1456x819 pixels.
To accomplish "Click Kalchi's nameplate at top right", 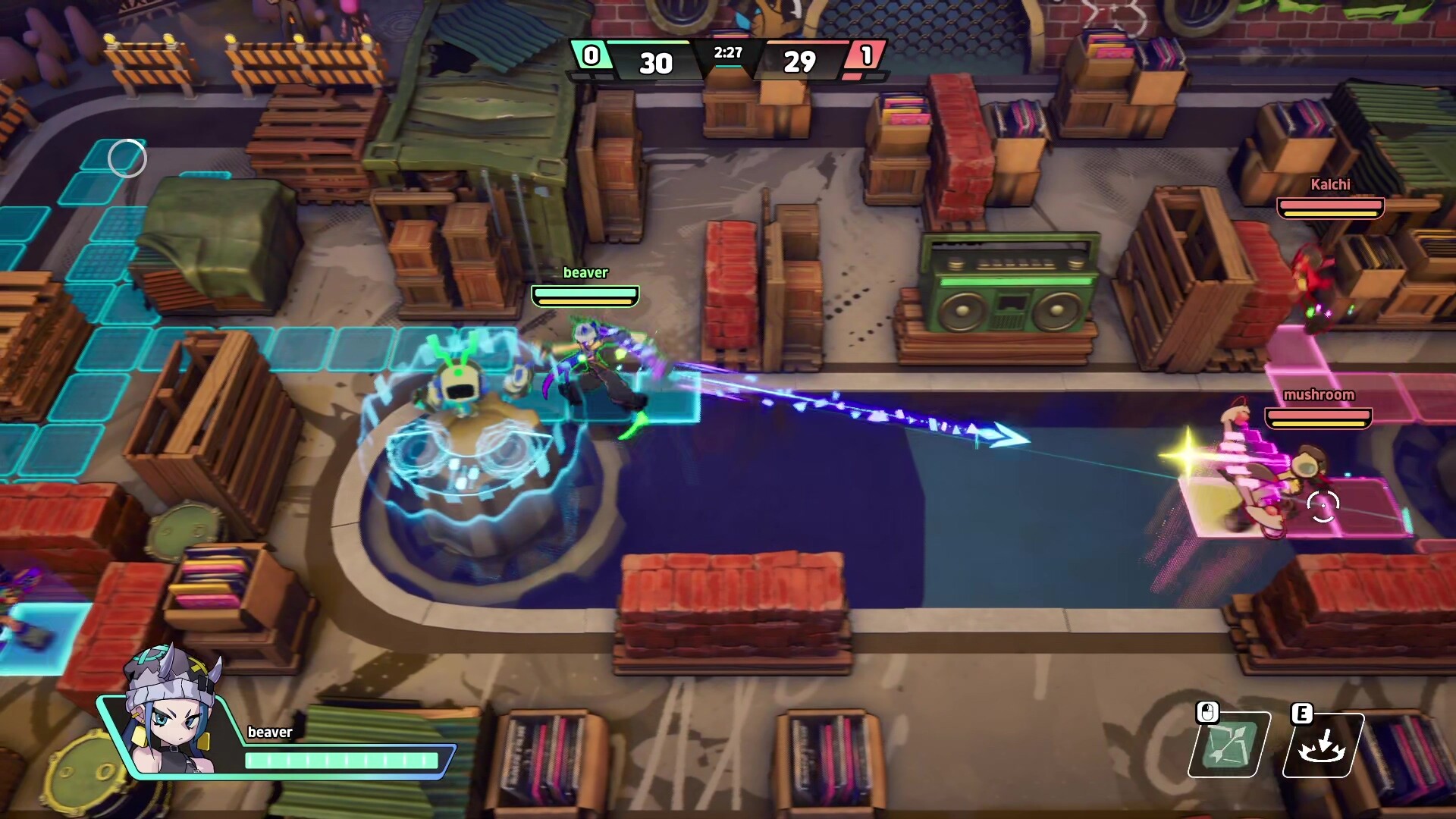I will tap(1330, 184).
